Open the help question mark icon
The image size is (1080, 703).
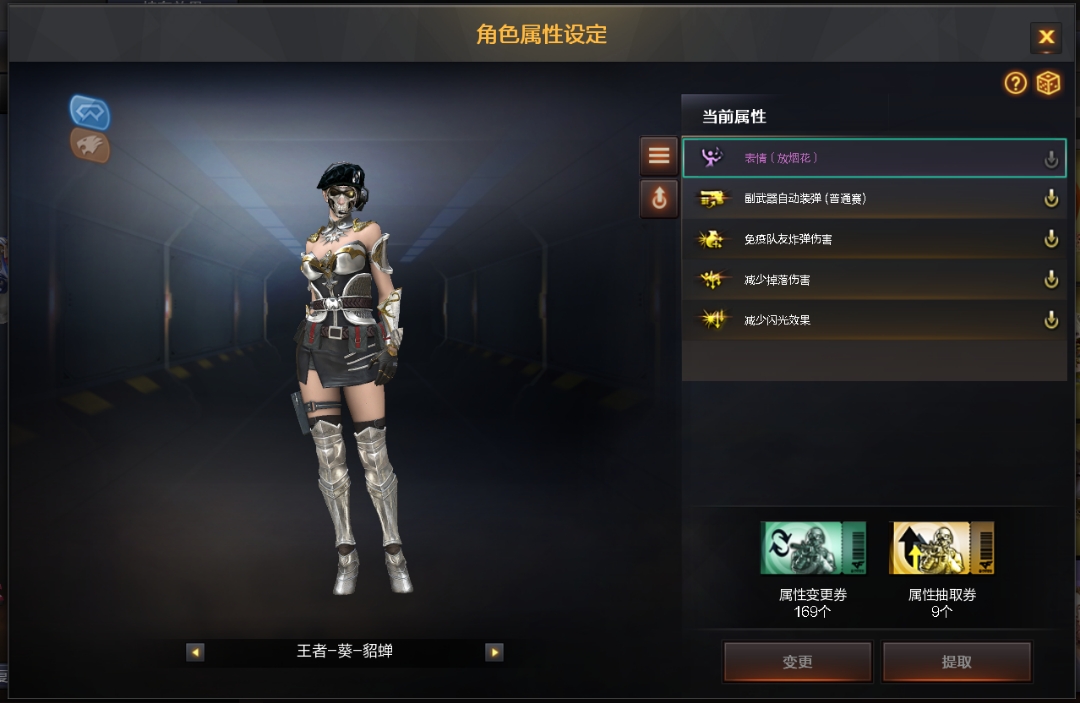(1016, 83)
